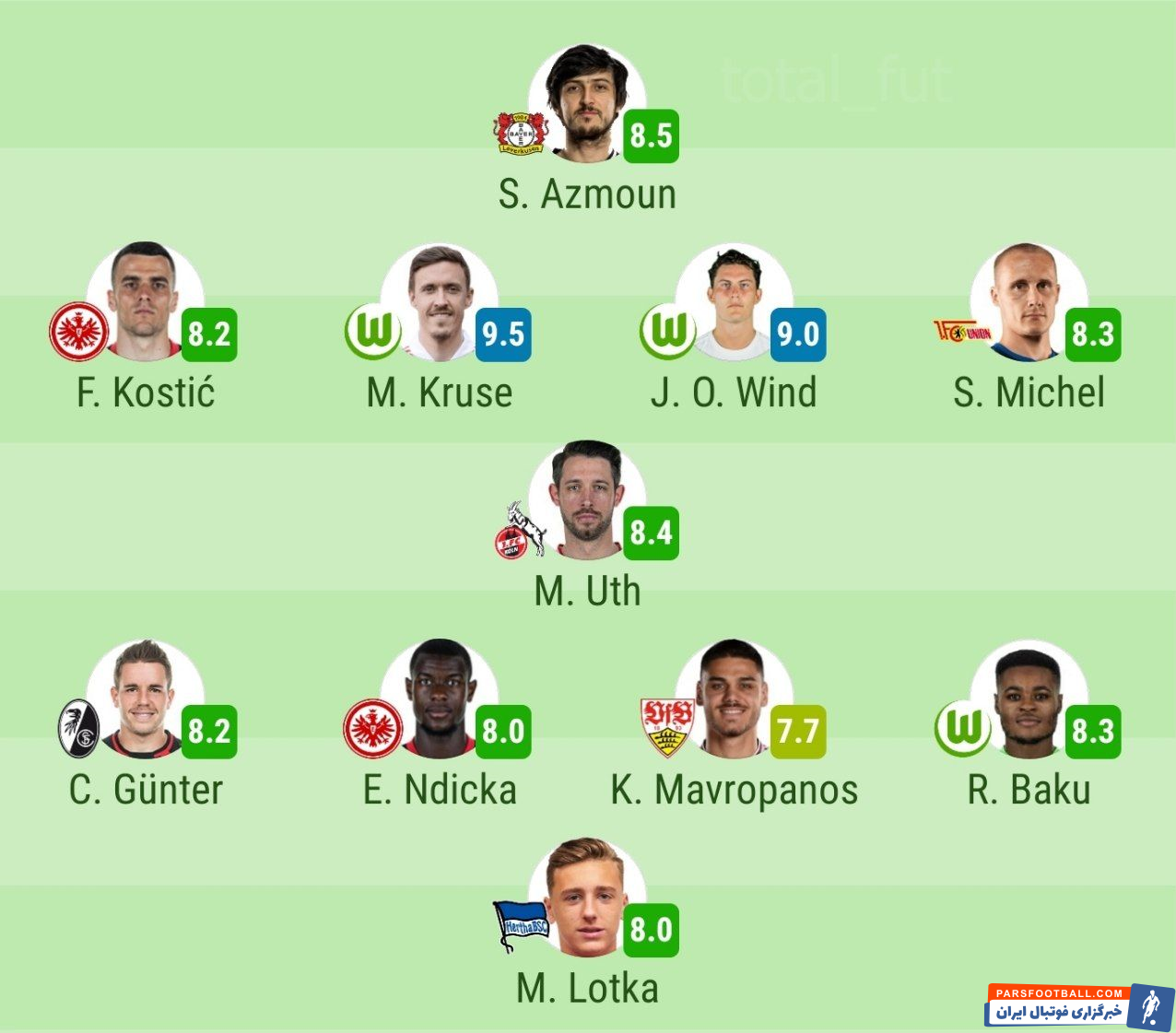Viewport: 1176px width, 1033px height.
Task: Open S. Michel's player profile
Action: (1028, 302)
